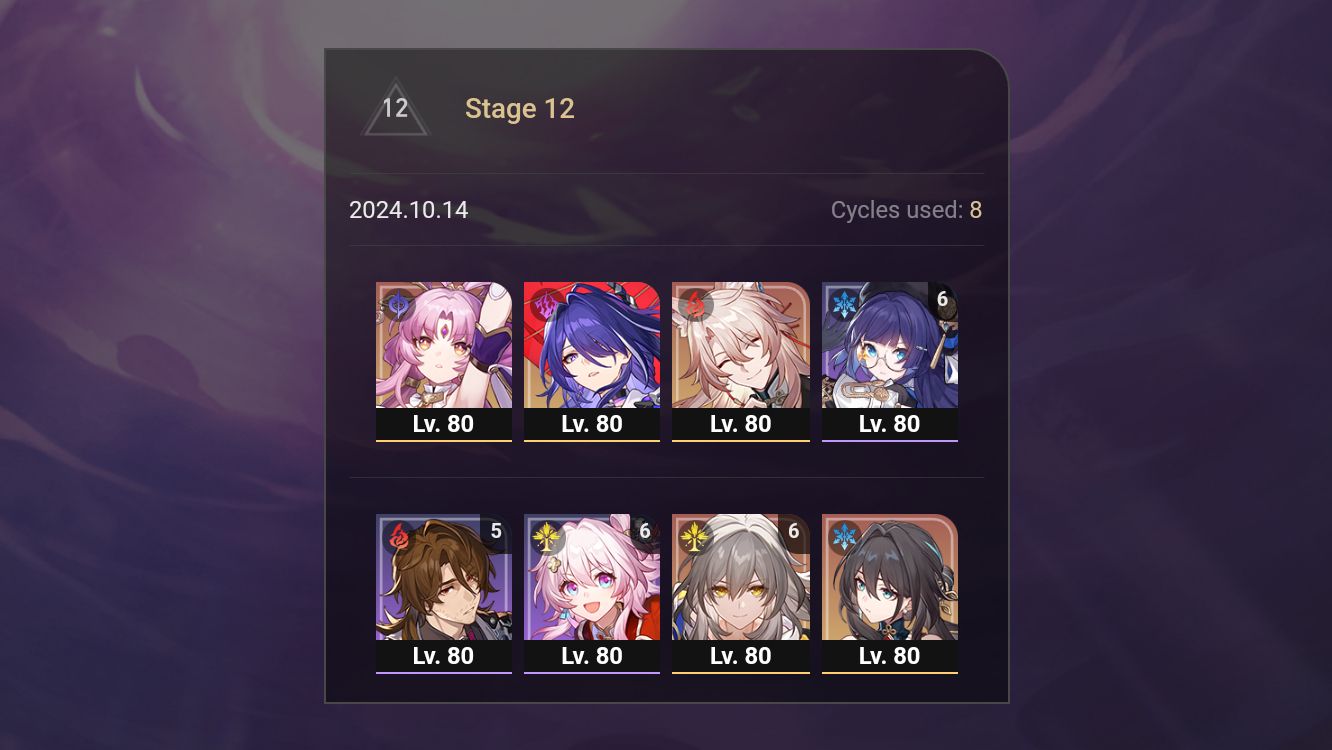This screenshot has width=1332, height=750.
Task: Click the Trailblazer's Eidolon 6 badge
Action: [x=795, y=532]
